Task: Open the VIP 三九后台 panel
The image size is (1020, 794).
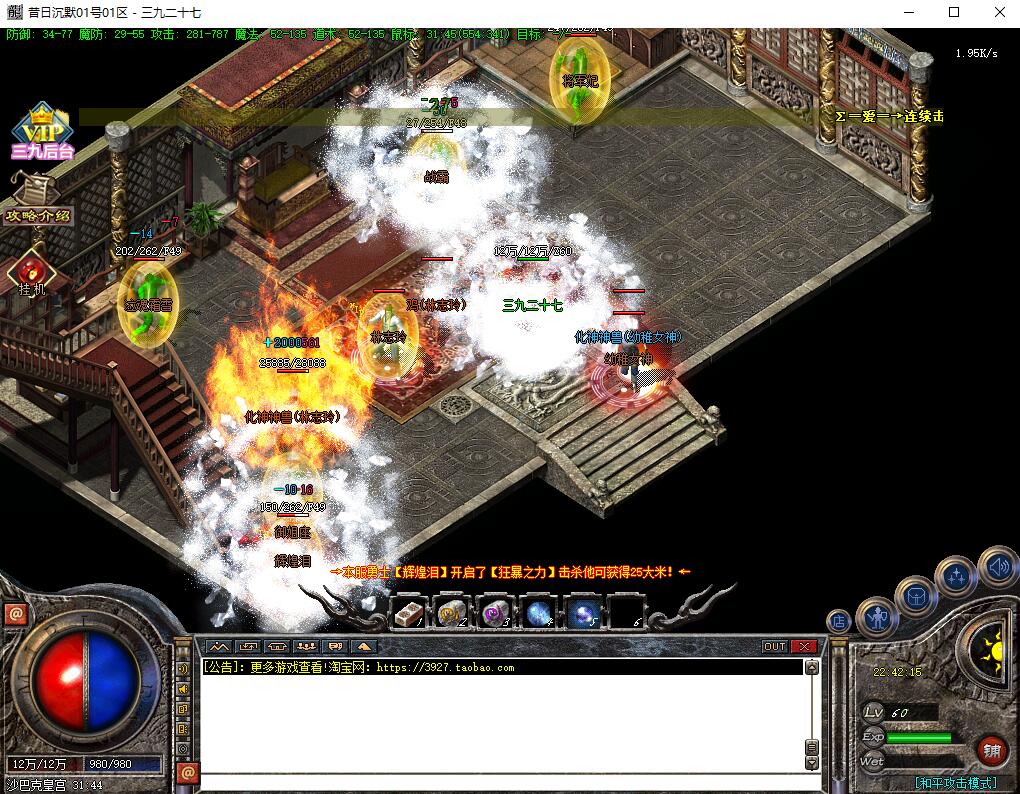Action: 43,132
